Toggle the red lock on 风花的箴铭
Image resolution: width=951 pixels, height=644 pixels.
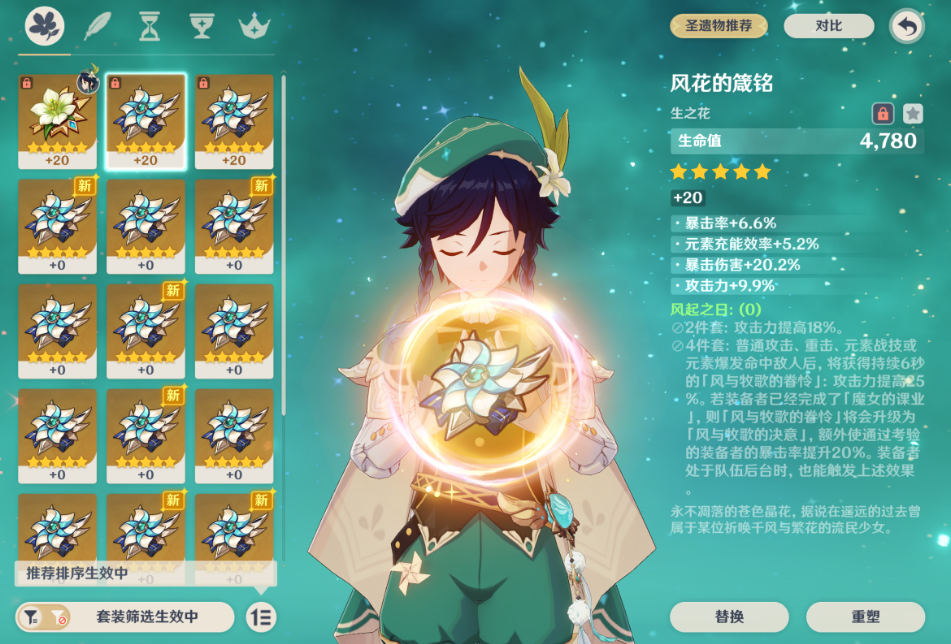[882, 113]
